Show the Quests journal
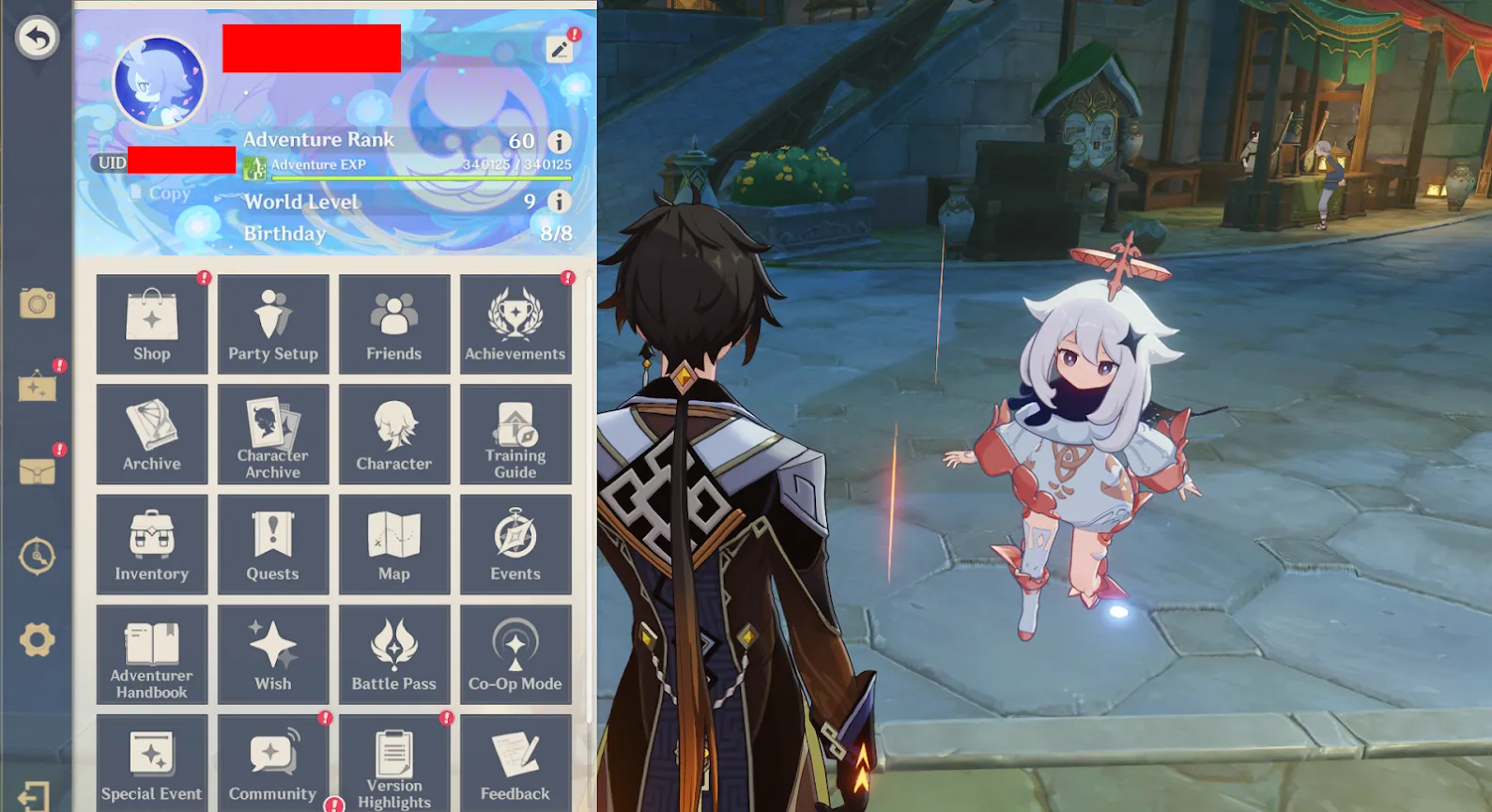 tap(273, 544)
